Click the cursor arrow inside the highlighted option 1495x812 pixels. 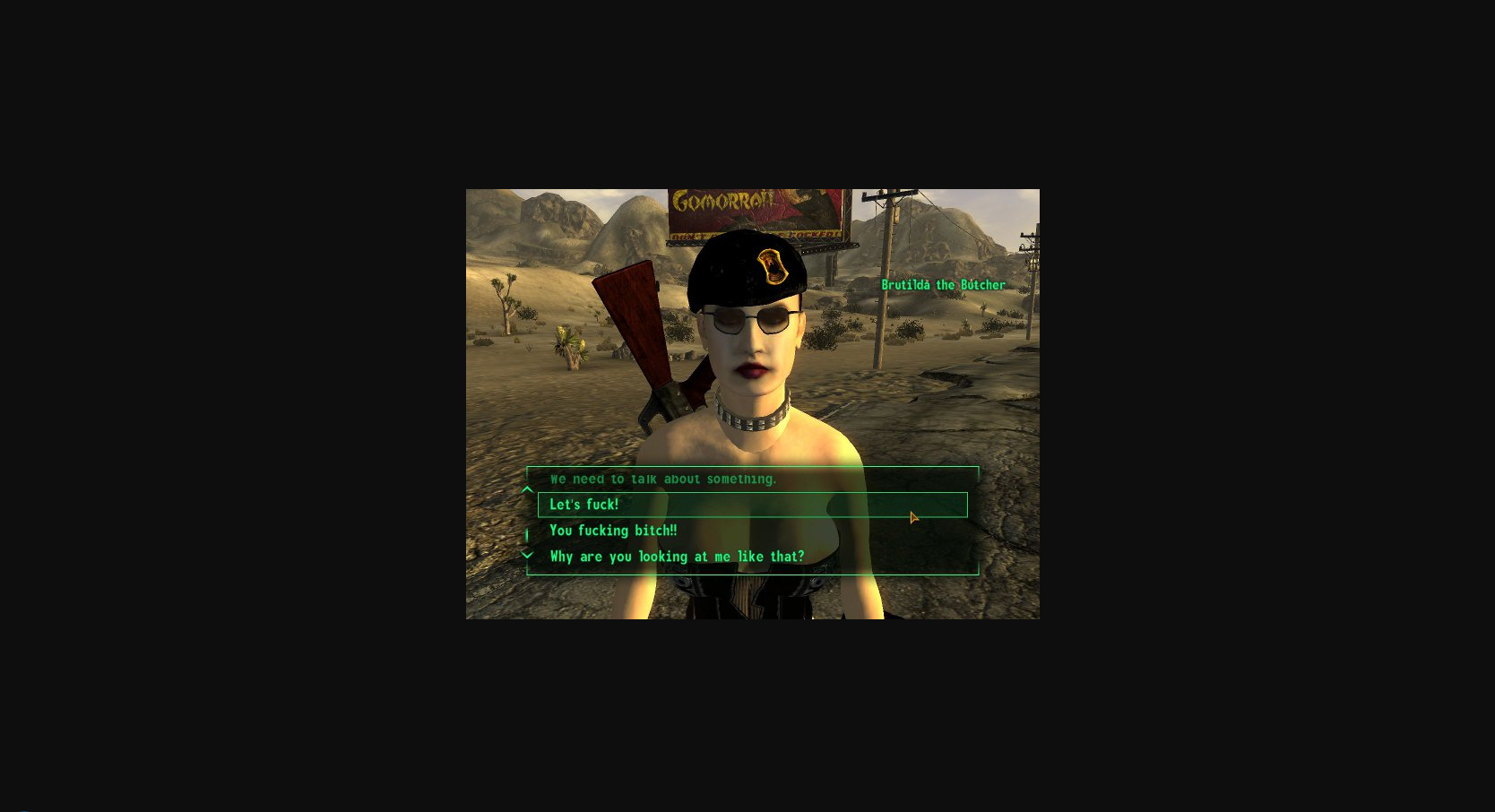(x=913, y=518)
